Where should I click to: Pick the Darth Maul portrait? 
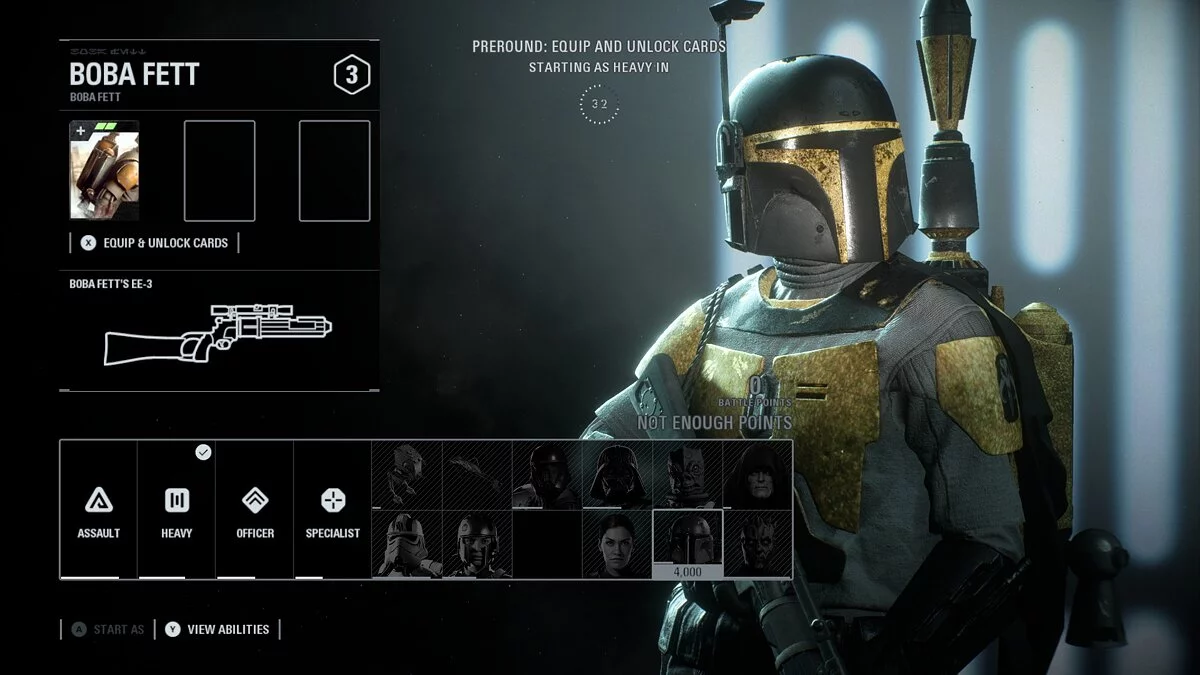[x=757, y=544]
